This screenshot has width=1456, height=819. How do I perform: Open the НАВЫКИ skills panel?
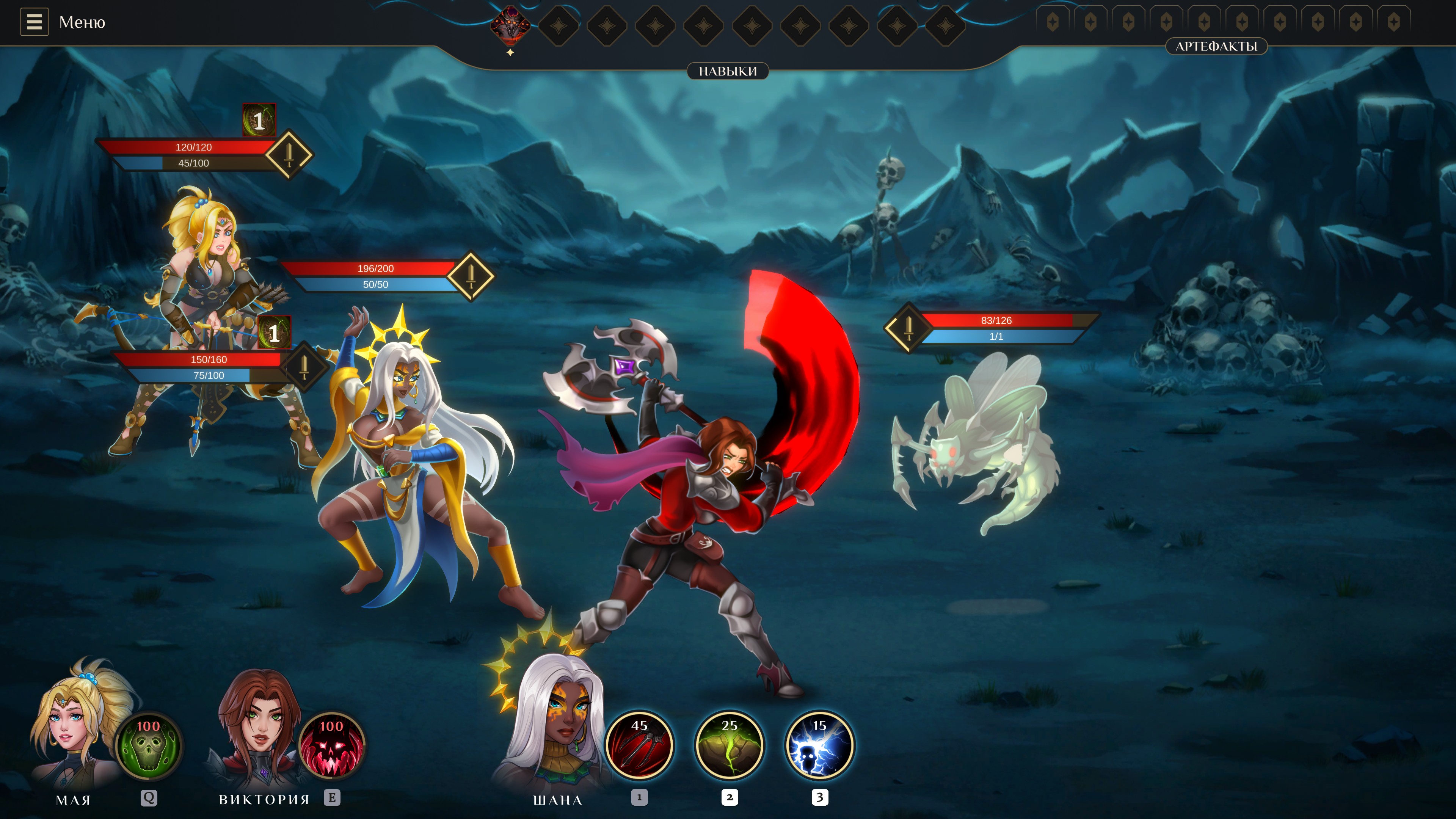728,71
